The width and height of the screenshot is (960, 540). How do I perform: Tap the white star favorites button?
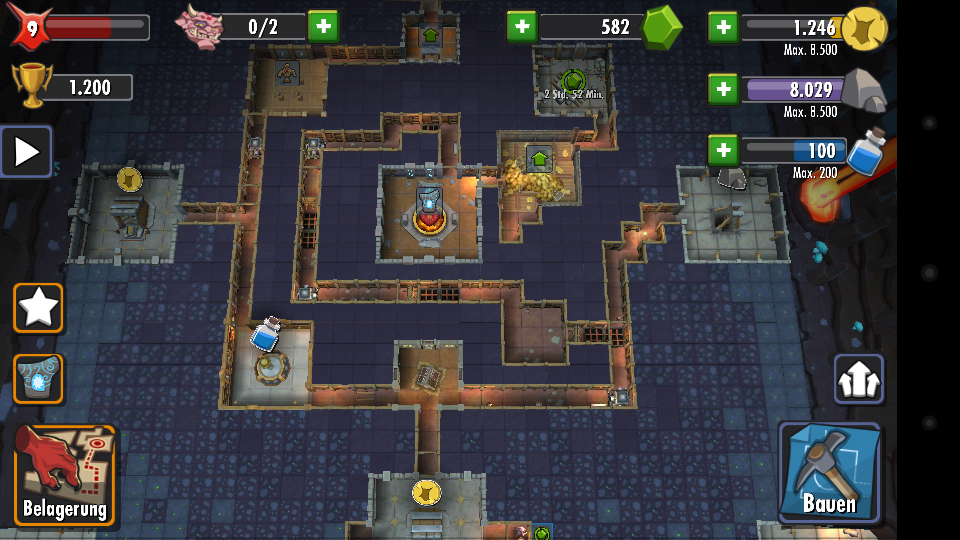click(38, 307)
